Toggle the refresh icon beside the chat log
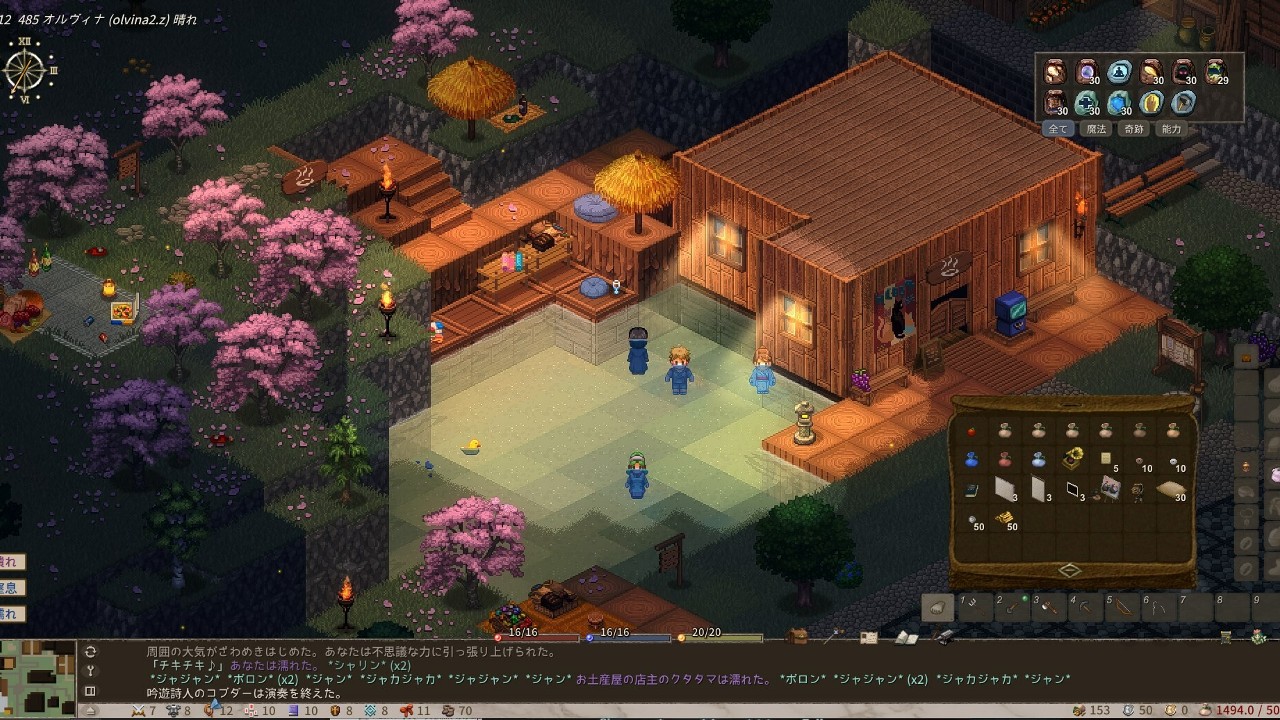This screenshot has height=720, width=1280. pos(90,652)
